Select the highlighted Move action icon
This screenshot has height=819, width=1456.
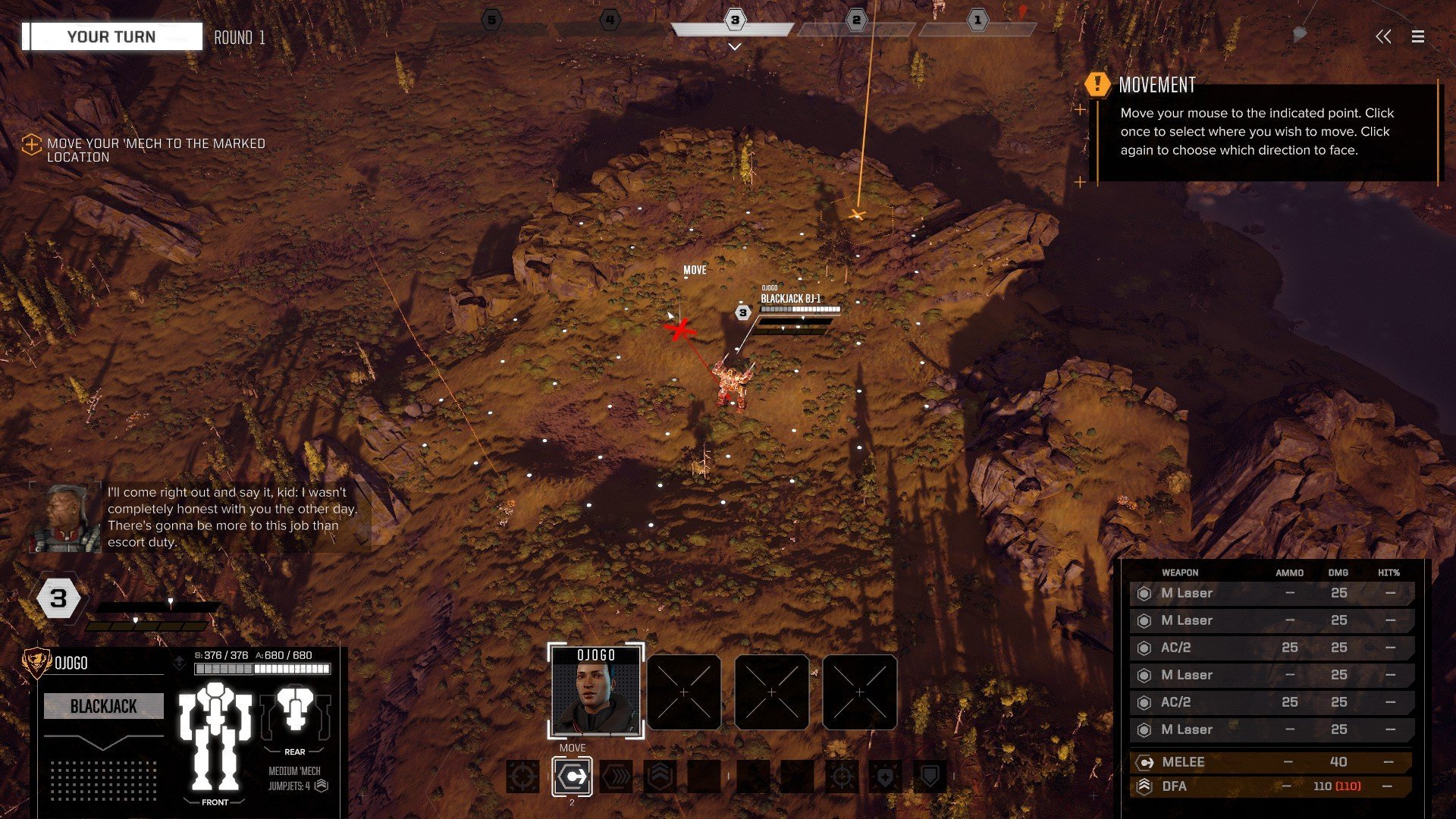click(x=573, y=777)
